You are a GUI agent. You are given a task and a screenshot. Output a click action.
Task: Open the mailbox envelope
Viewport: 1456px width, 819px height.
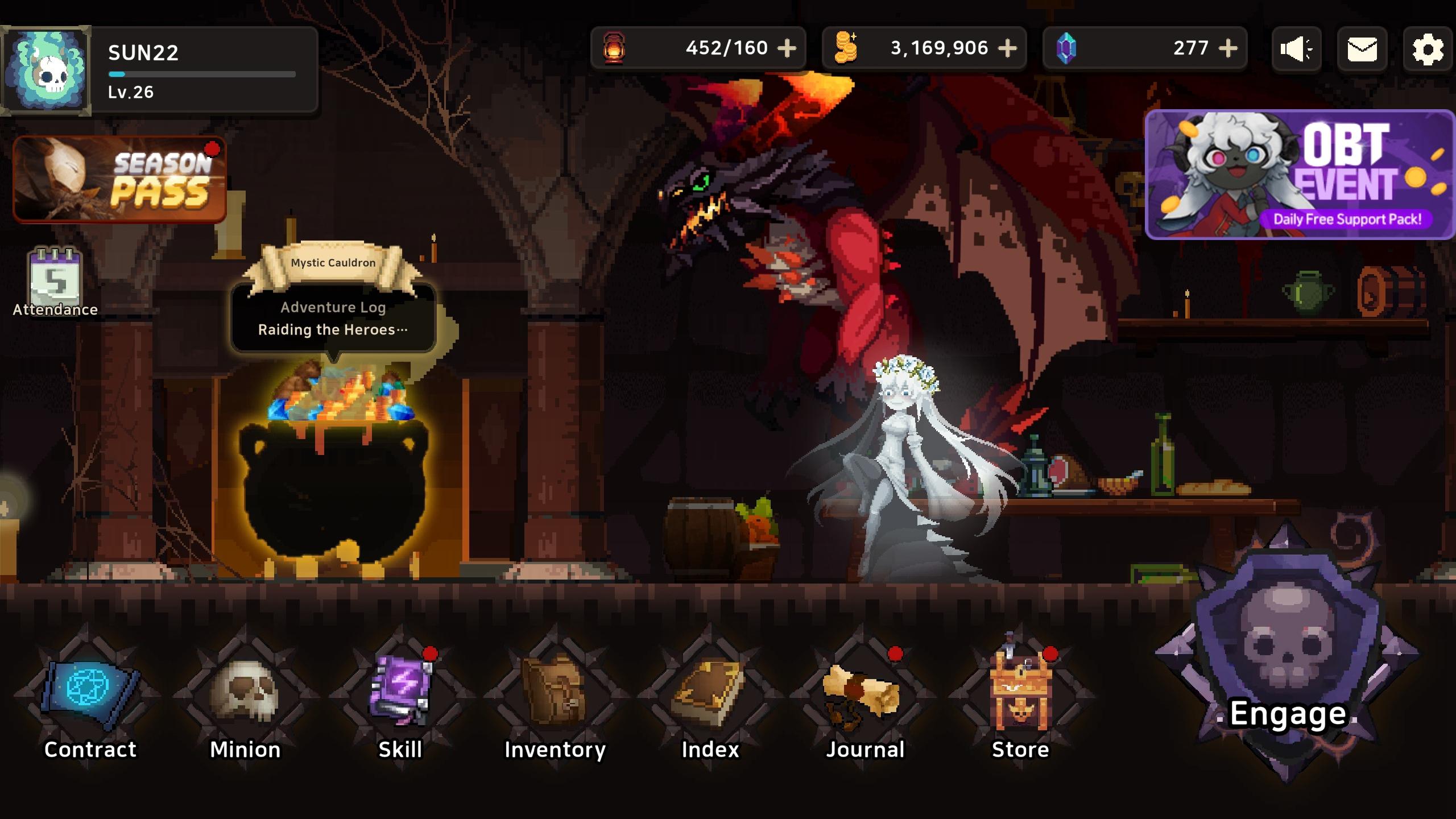(x=1362, y=49)
